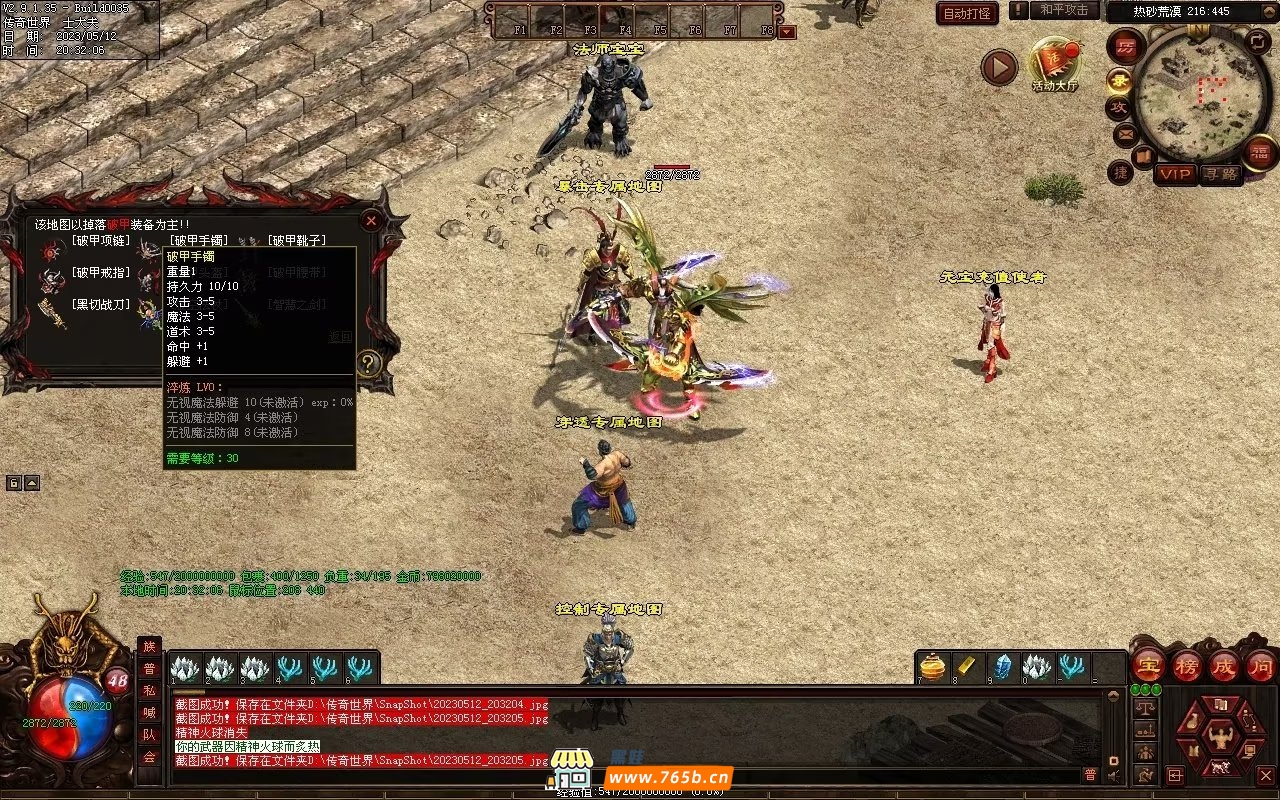This screenshot has height=800, width=1280.
Task: Open the 活动大厅 event hall
Action: [x=1055, y=64]
